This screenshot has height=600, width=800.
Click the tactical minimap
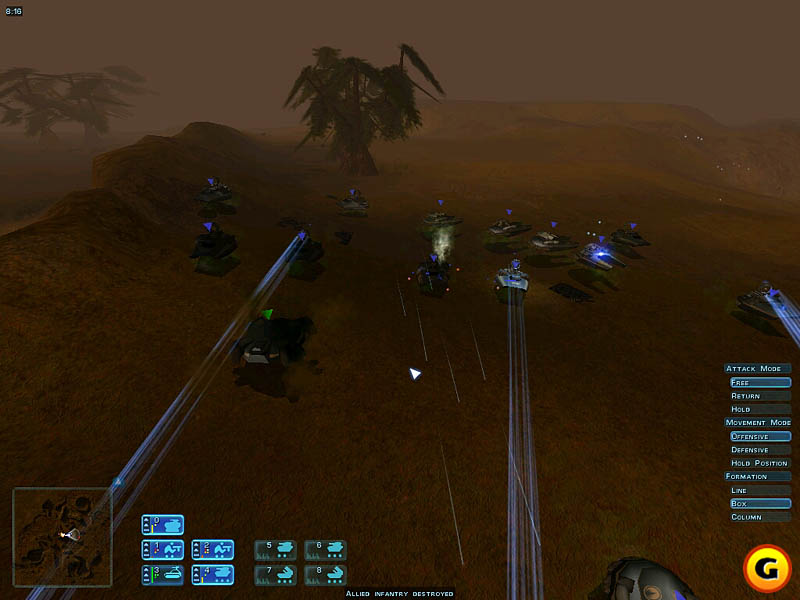tap(62, 536)
